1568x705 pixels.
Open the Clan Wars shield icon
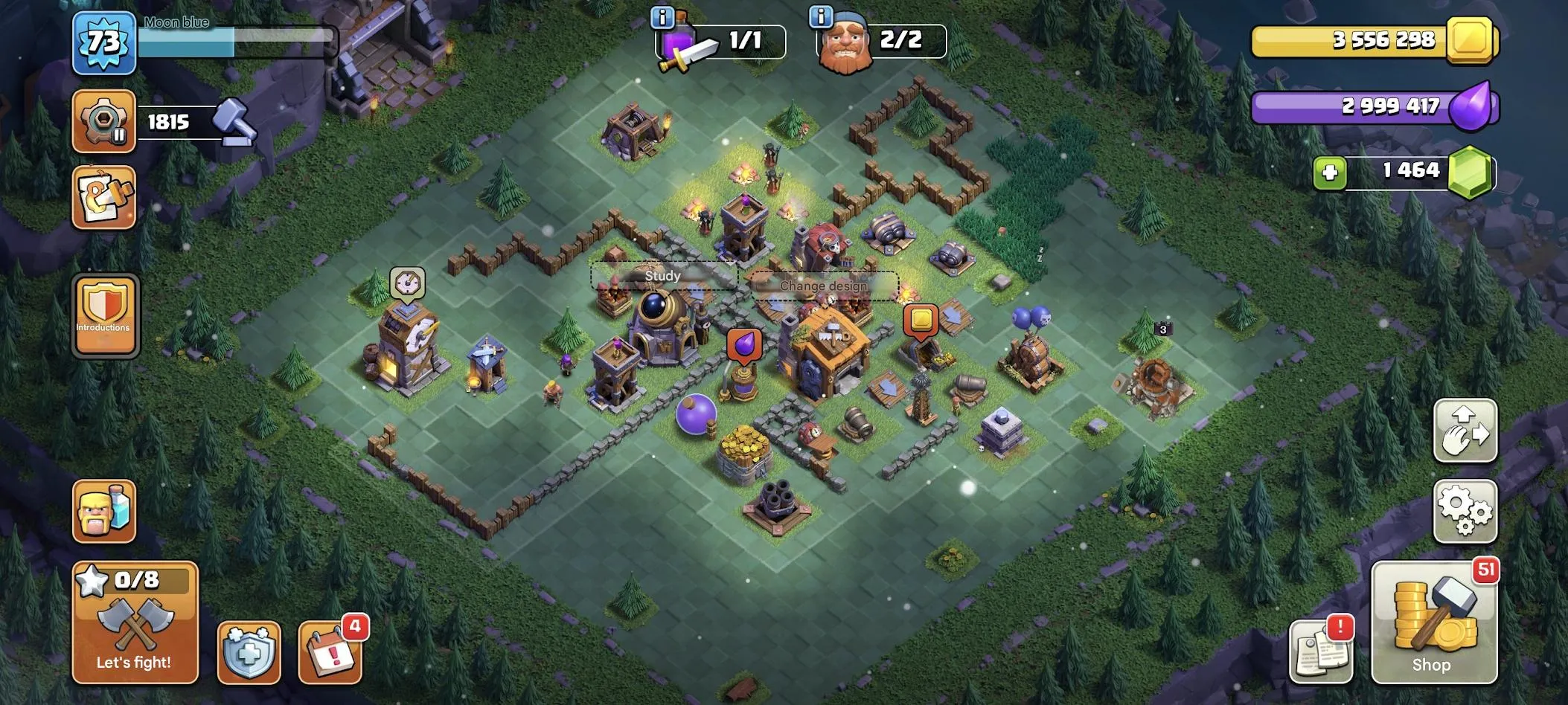click(x=250, y=651)
